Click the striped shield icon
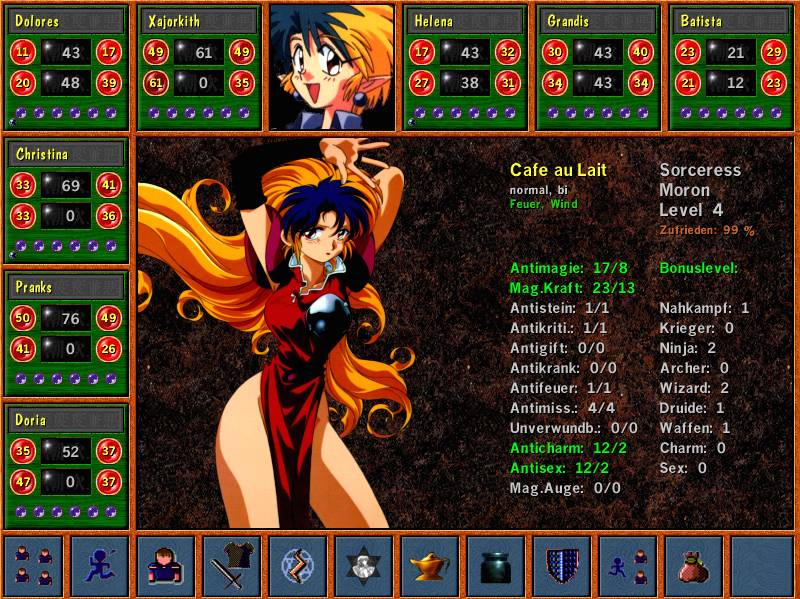 [x=562, y=565]
